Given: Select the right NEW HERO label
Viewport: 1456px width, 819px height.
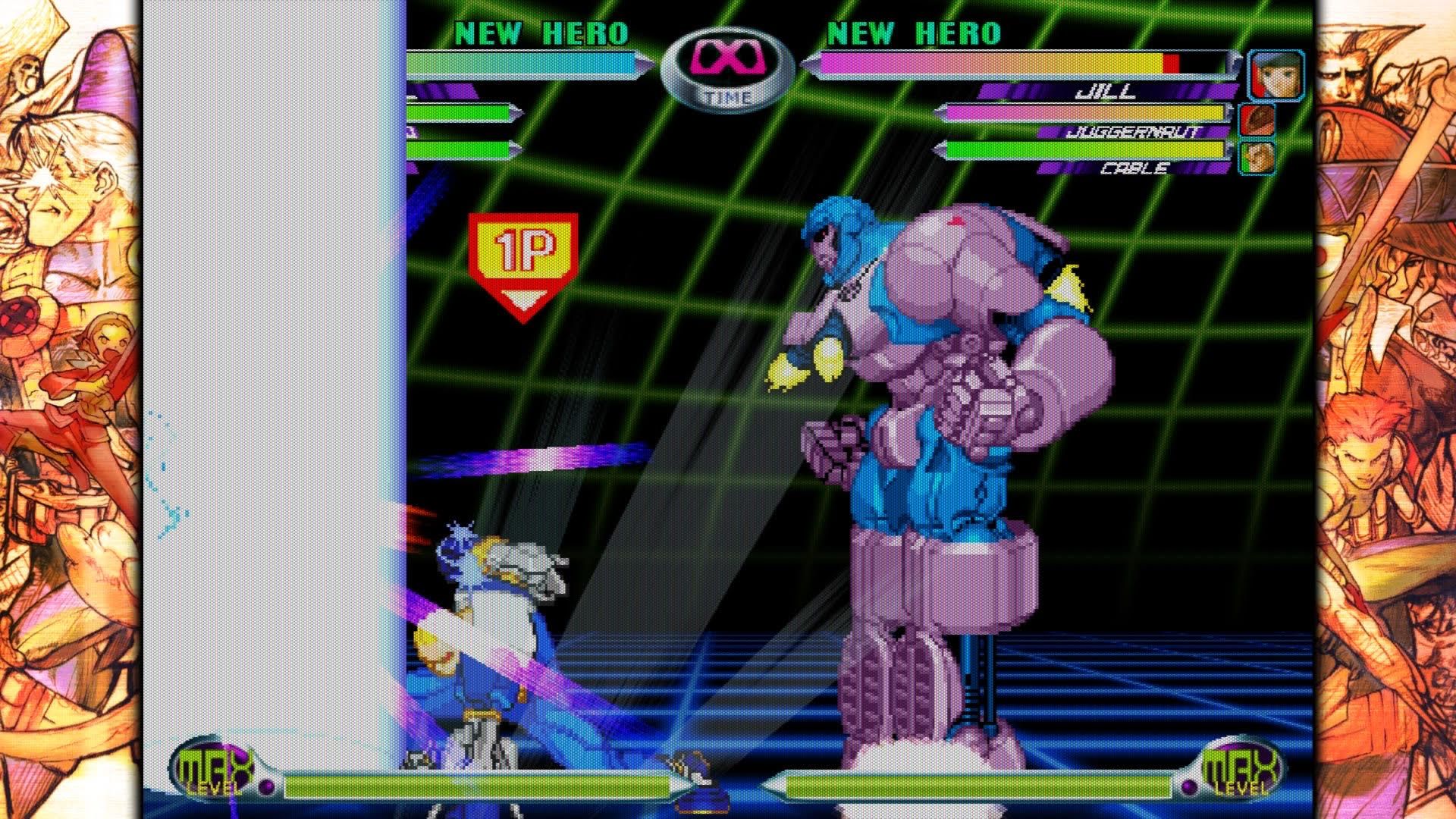Looking at the screenshot, I should pyautogui.click(x=912, y=33).
